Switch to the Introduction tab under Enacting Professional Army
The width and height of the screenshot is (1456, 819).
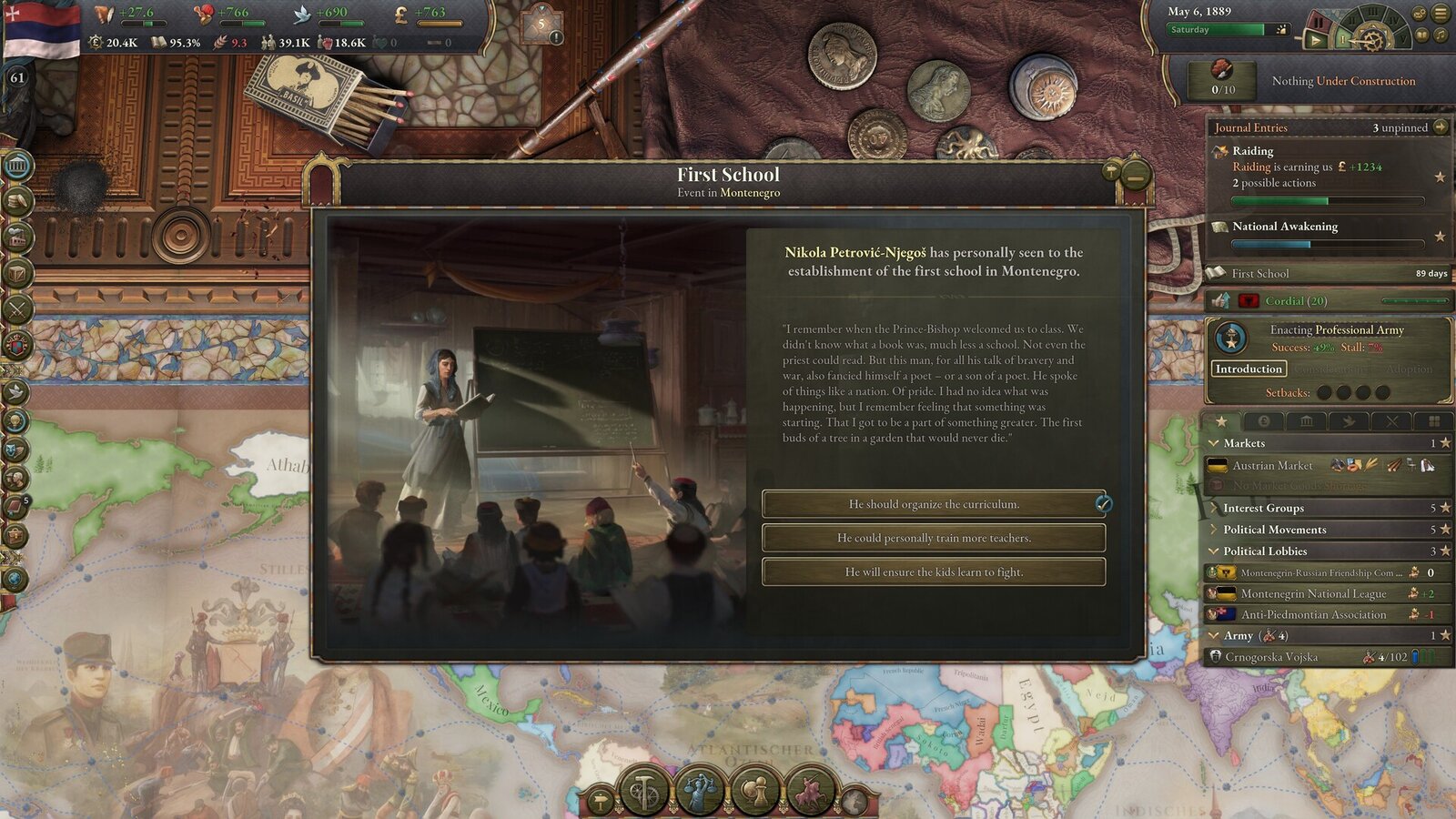click(1249, 369)
